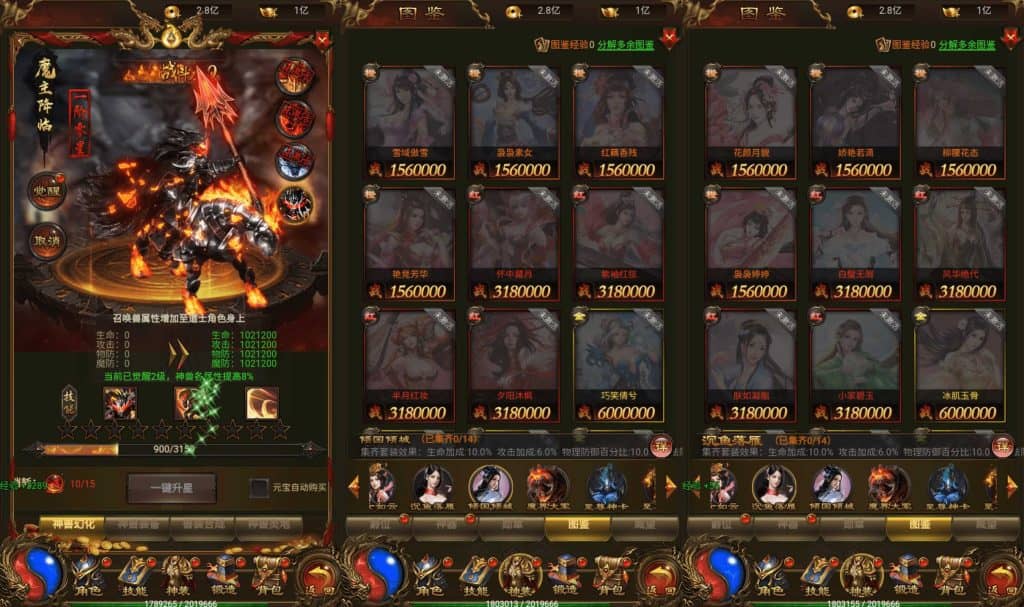Toggle the 元宝自动购买 auto-buy checkbox

tap(258, 488)
